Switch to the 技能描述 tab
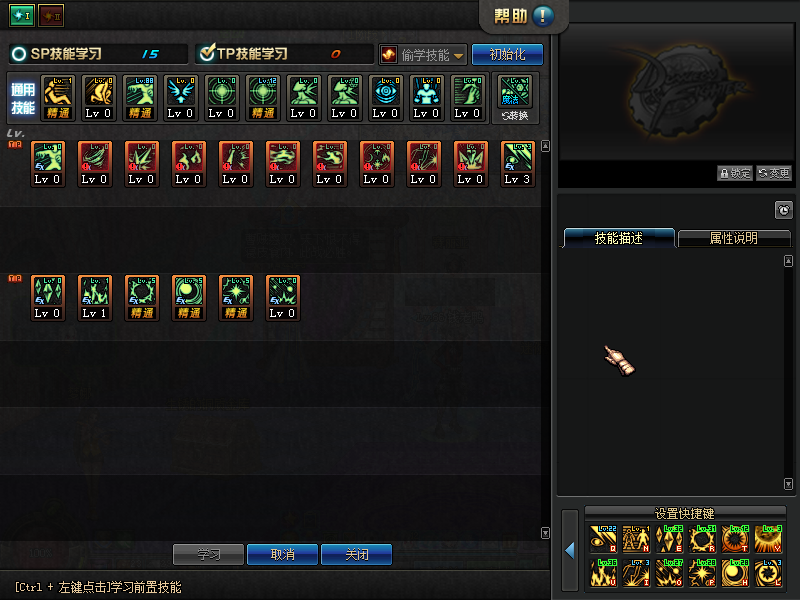800x600 pixels. (x=618, y=238)
